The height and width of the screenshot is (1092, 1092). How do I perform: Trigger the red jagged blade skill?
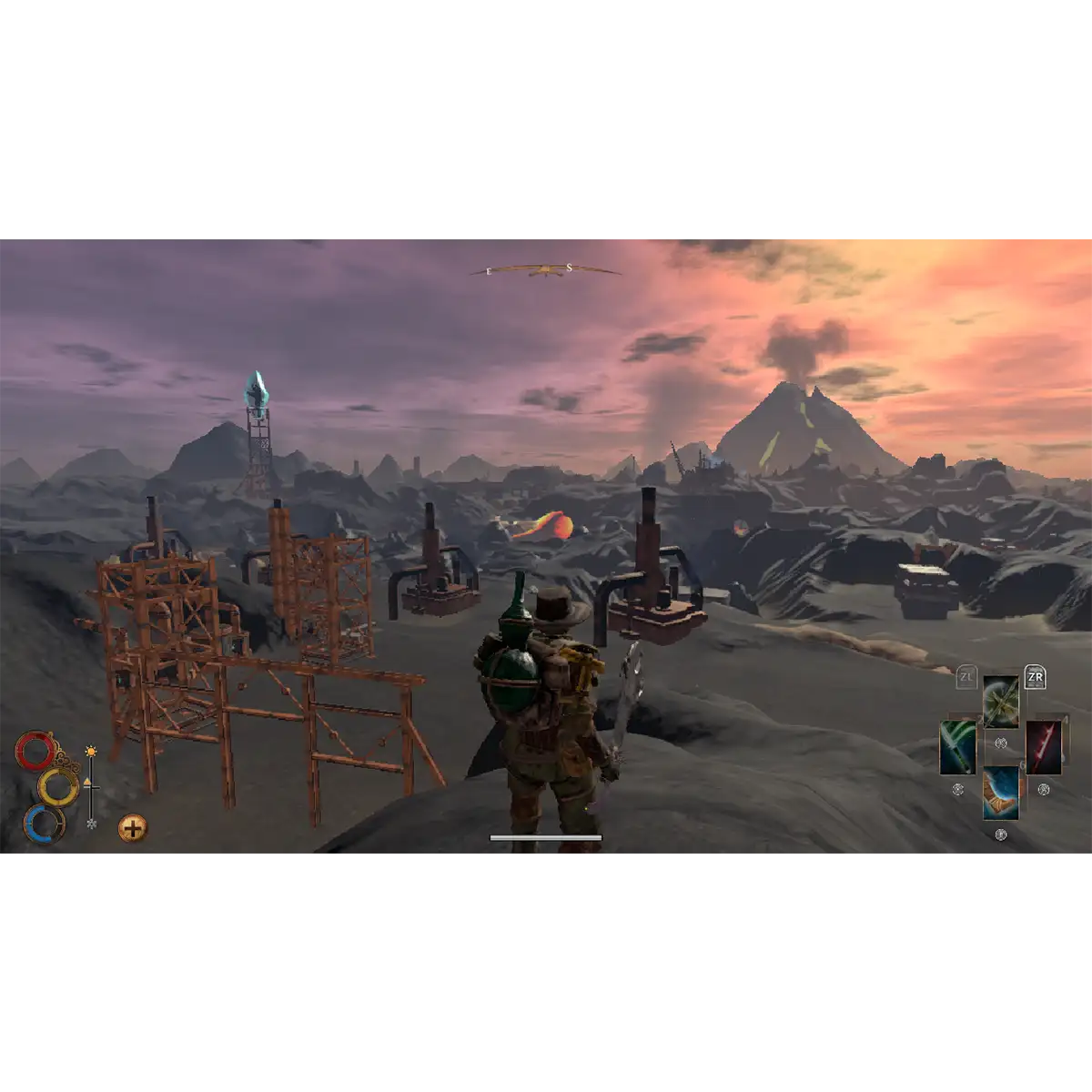point(1044,747)
